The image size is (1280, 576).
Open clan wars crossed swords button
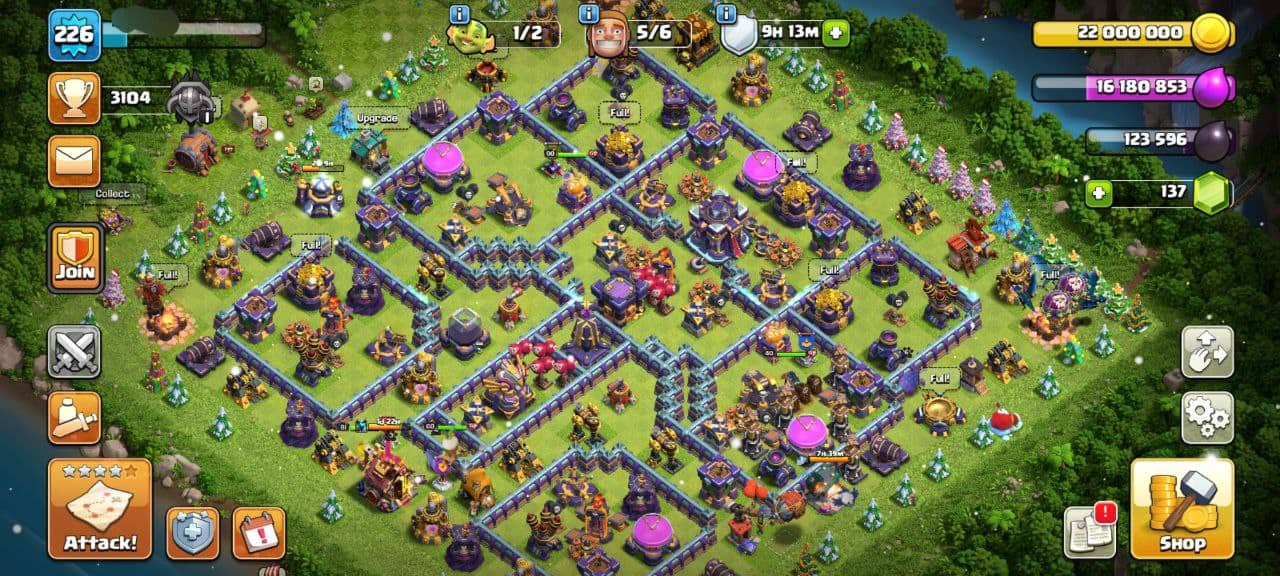[75, 351]
